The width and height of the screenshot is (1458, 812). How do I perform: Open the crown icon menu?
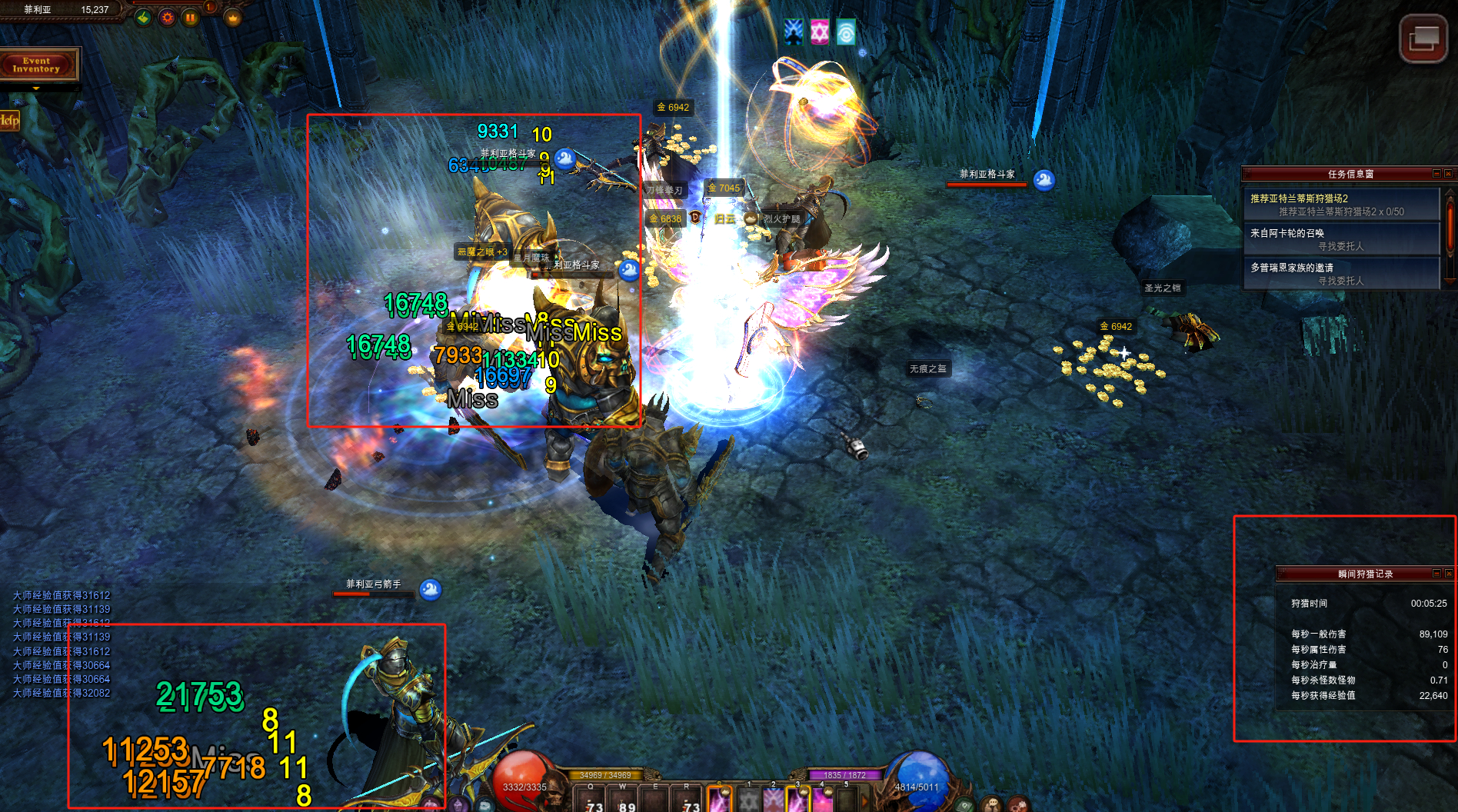tap(233, 17)
